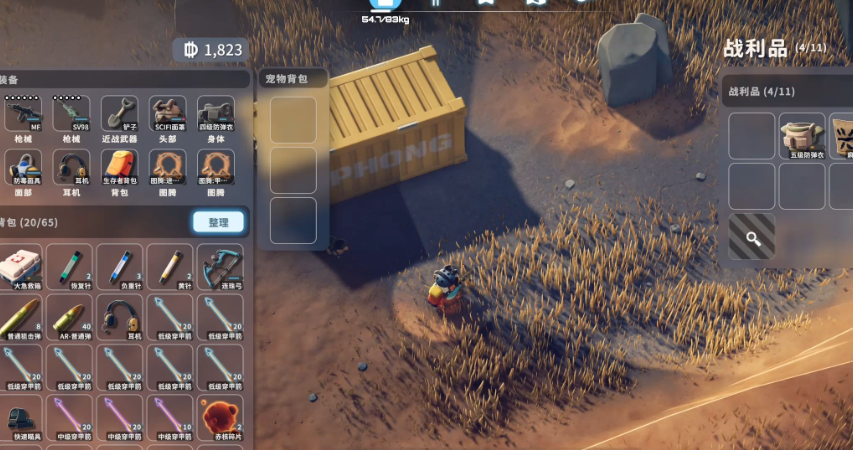Choose the shovel melee weapon slot
Viewport: 853px width, 450px height.
pyautogui.click(x=119, y=116)
